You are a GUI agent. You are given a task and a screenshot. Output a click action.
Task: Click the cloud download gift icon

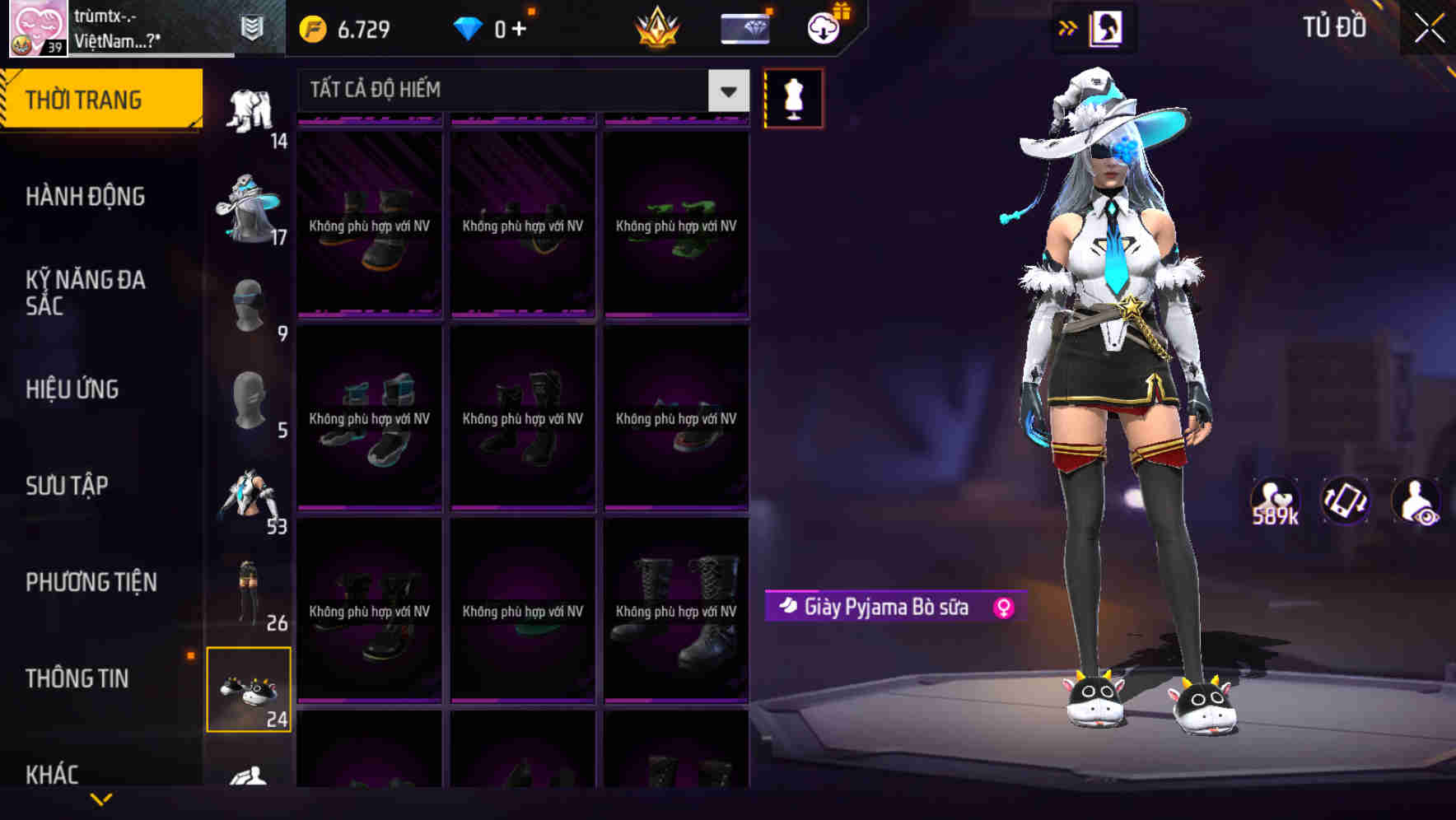click(x=824, y=27)
